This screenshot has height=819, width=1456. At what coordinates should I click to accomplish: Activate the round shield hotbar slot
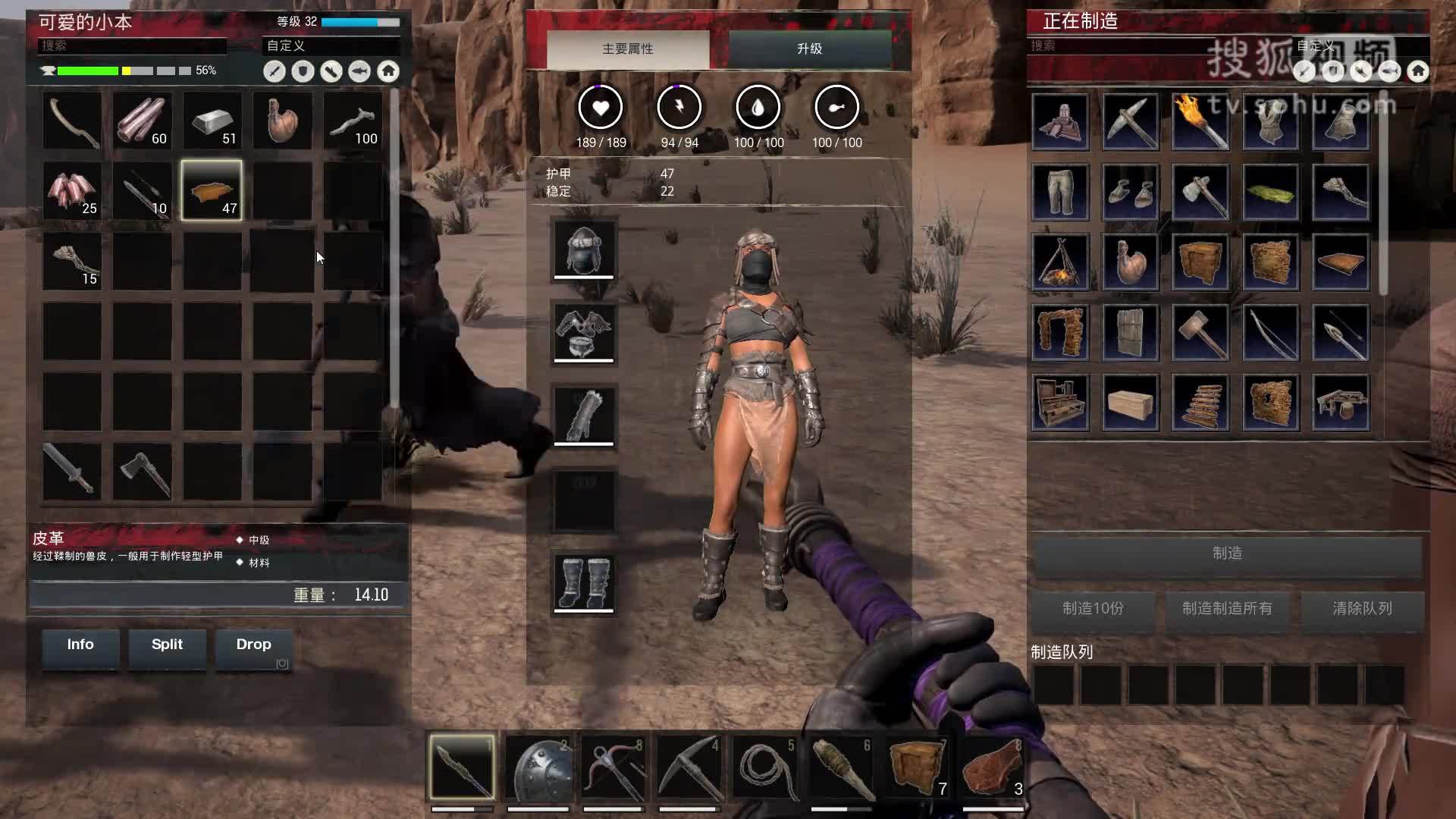(x=538, y=768)
